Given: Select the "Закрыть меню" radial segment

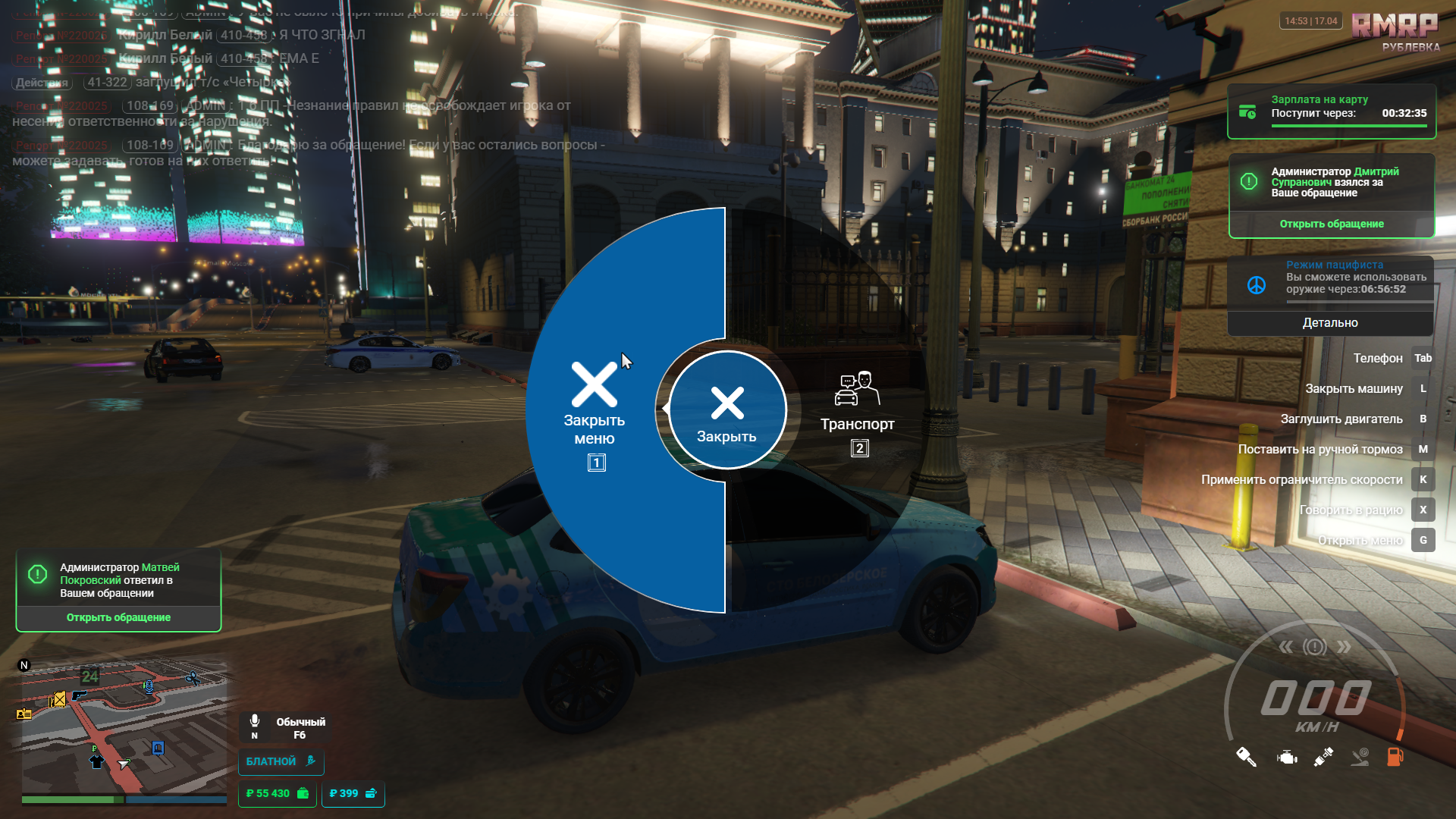Looking at the screenshot, I should click(x=595, y=413).
